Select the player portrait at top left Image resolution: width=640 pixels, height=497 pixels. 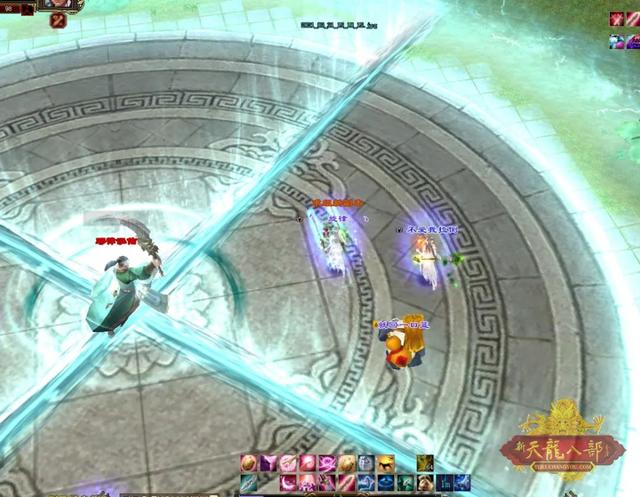click(x=60, y=5)
